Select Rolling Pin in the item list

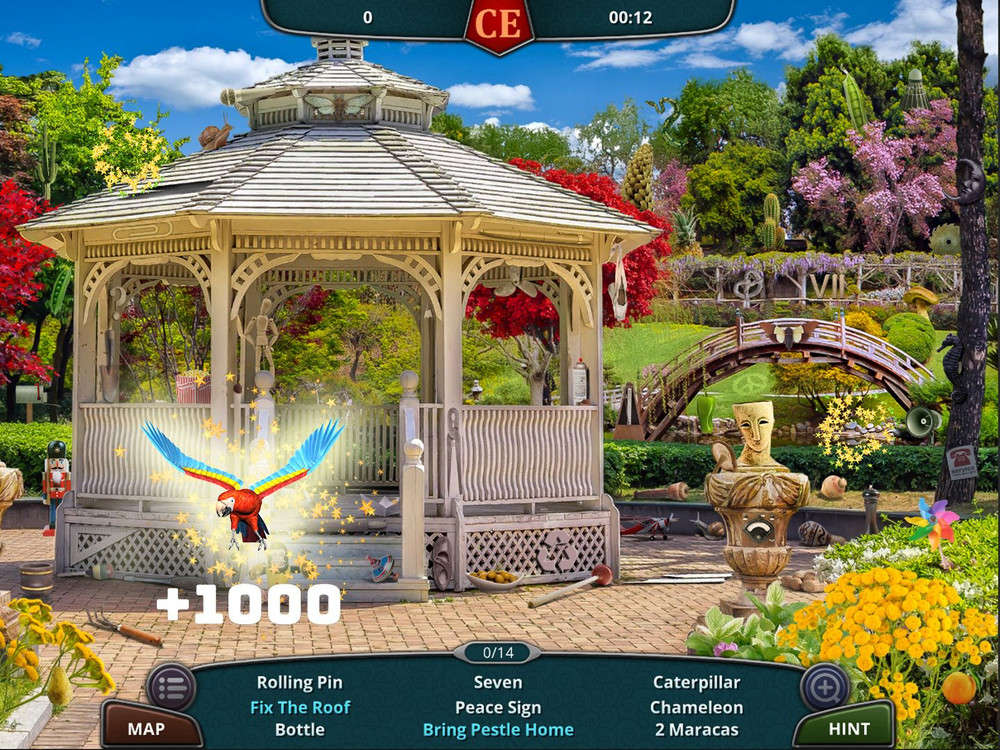[x=299, y=683]
